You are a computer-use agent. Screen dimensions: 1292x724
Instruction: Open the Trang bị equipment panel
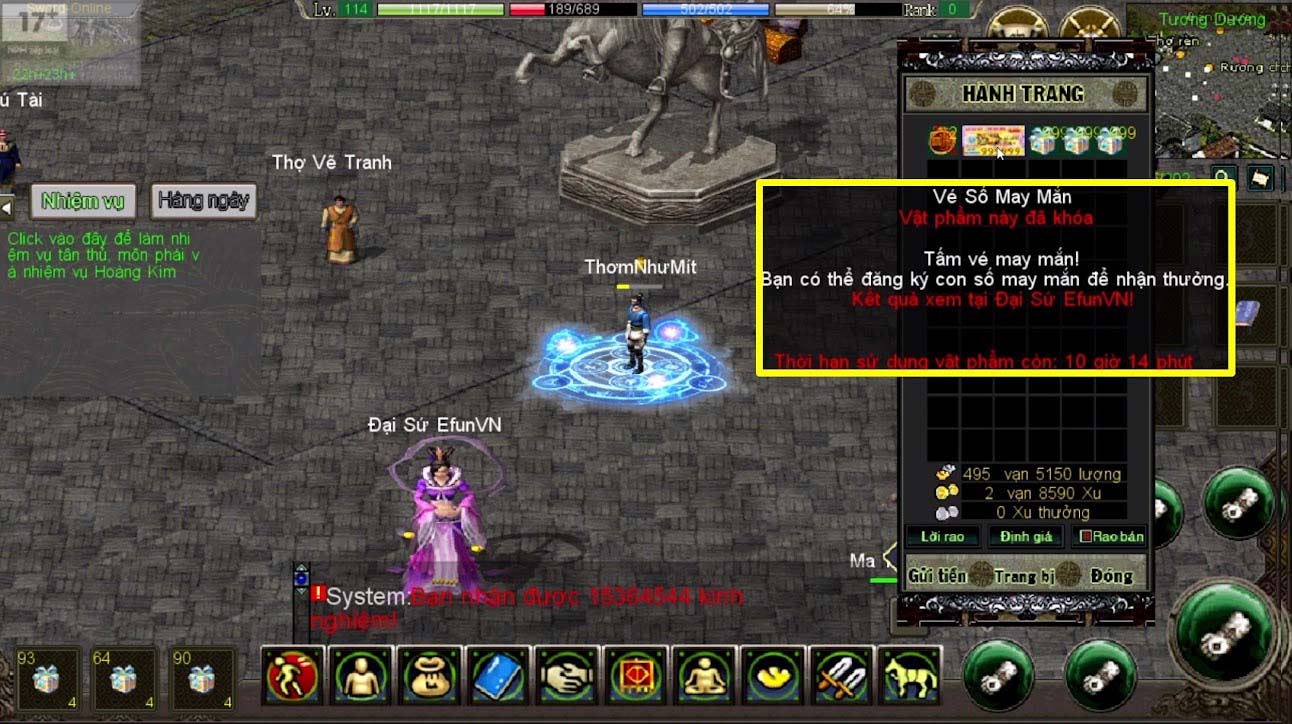1024,575
